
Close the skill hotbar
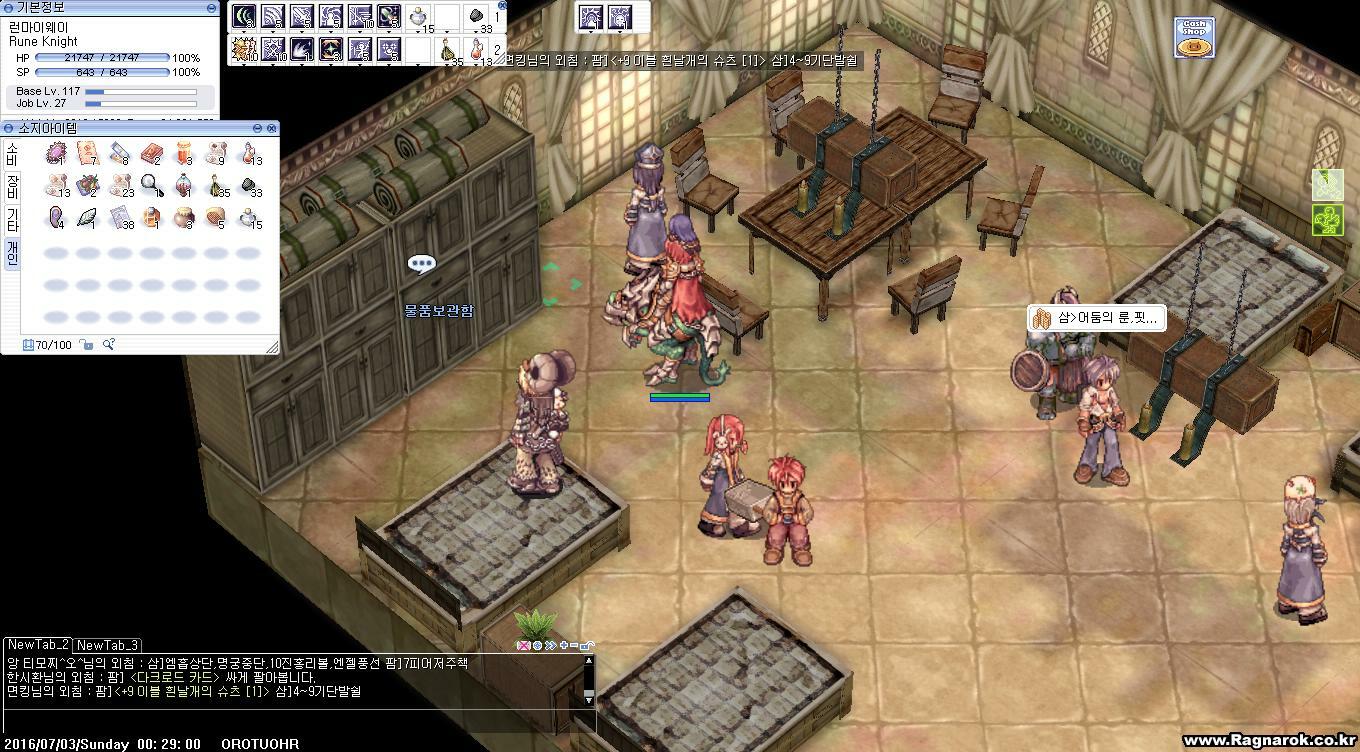(502, 6)
